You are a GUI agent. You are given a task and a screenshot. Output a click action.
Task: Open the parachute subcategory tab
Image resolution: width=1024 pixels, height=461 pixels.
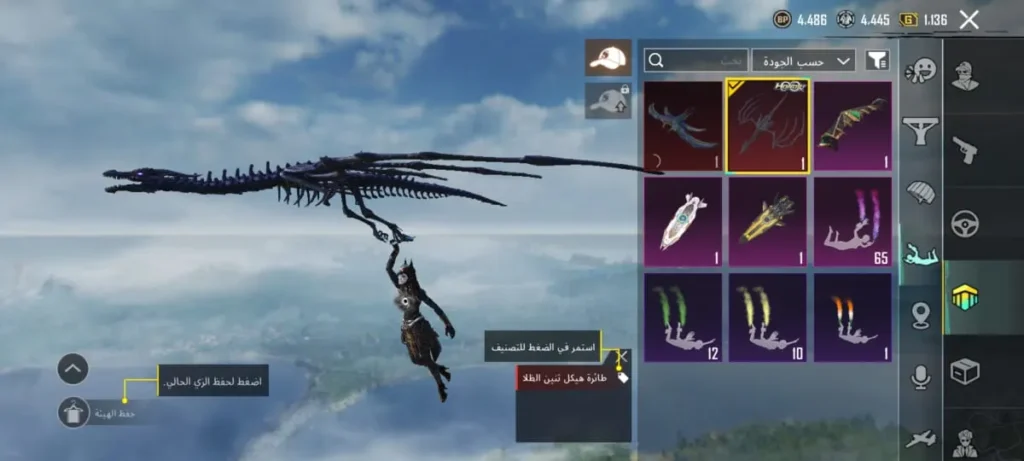[919, 191]
